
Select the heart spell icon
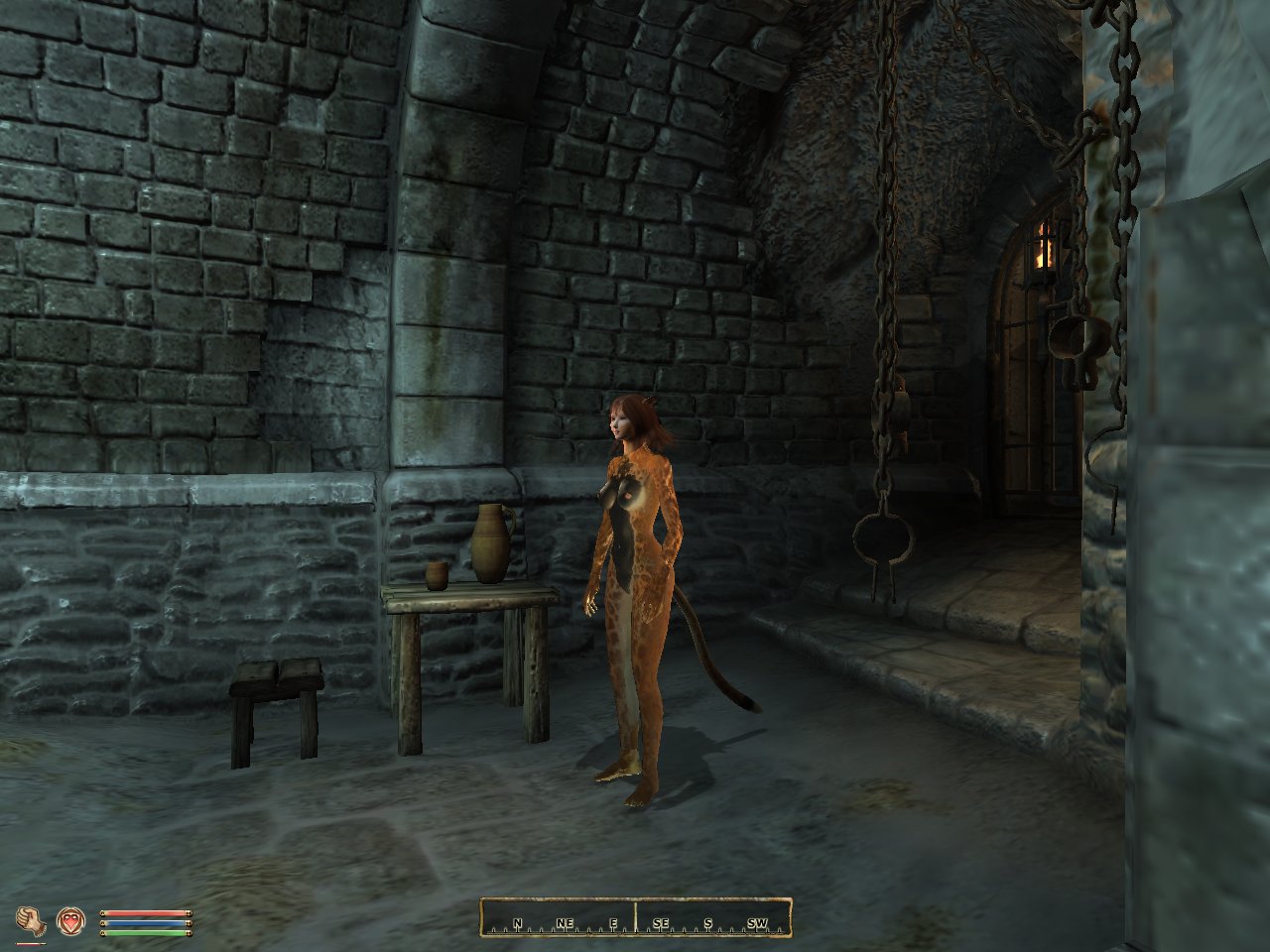pyautogui.click(x=69, y=921)
